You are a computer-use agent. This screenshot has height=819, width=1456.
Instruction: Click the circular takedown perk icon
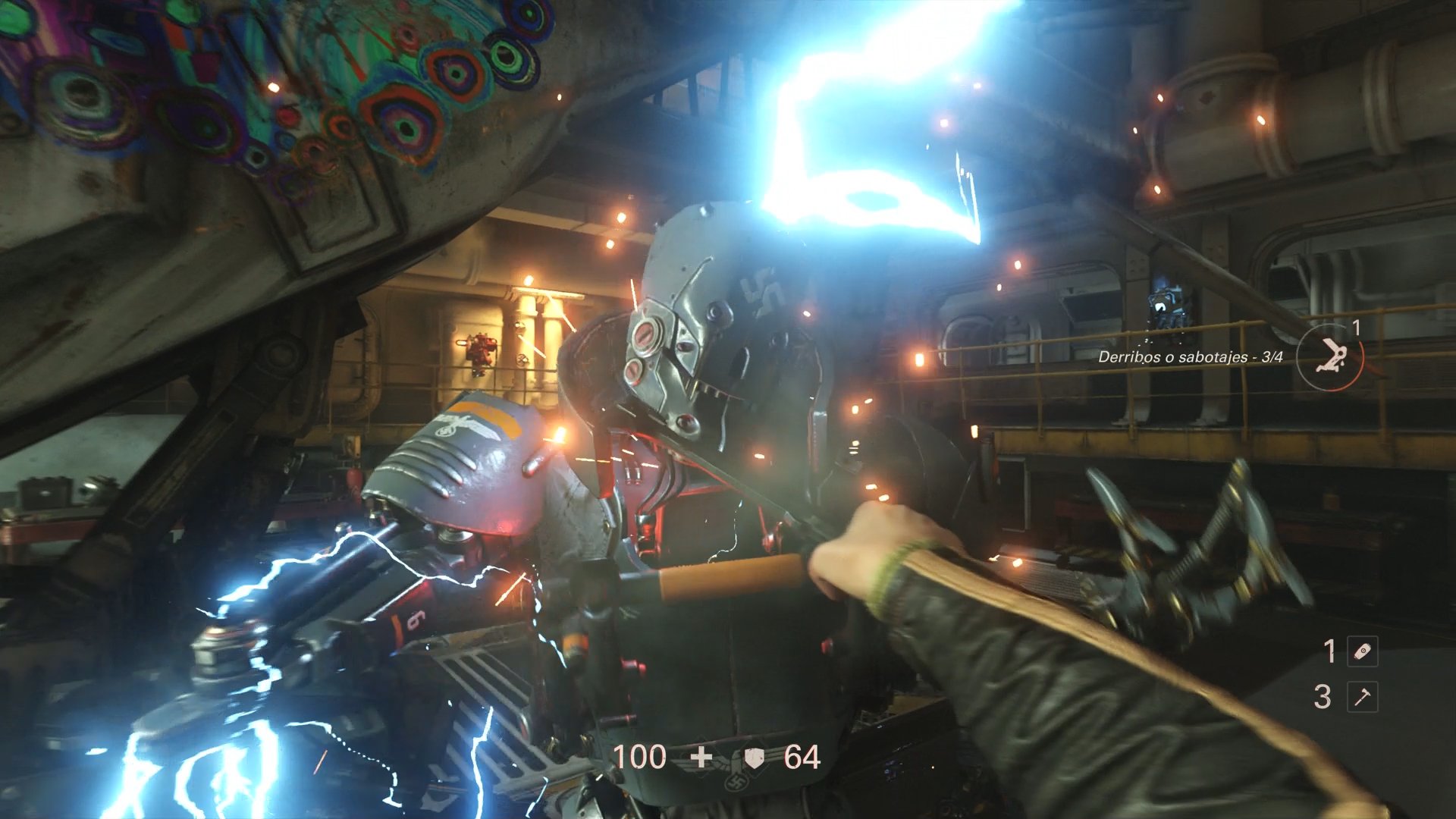pos(1329,356)
